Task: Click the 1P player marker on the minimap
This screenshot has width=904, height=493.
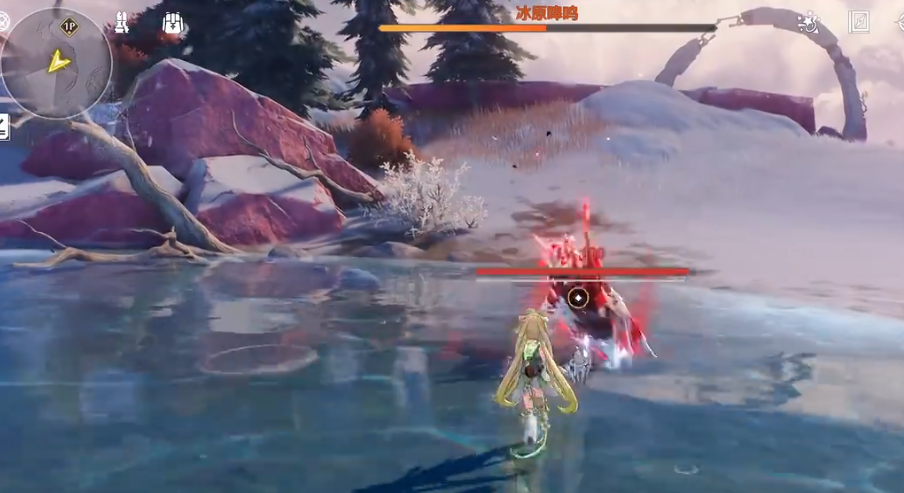Action: [x=69, y=26]
